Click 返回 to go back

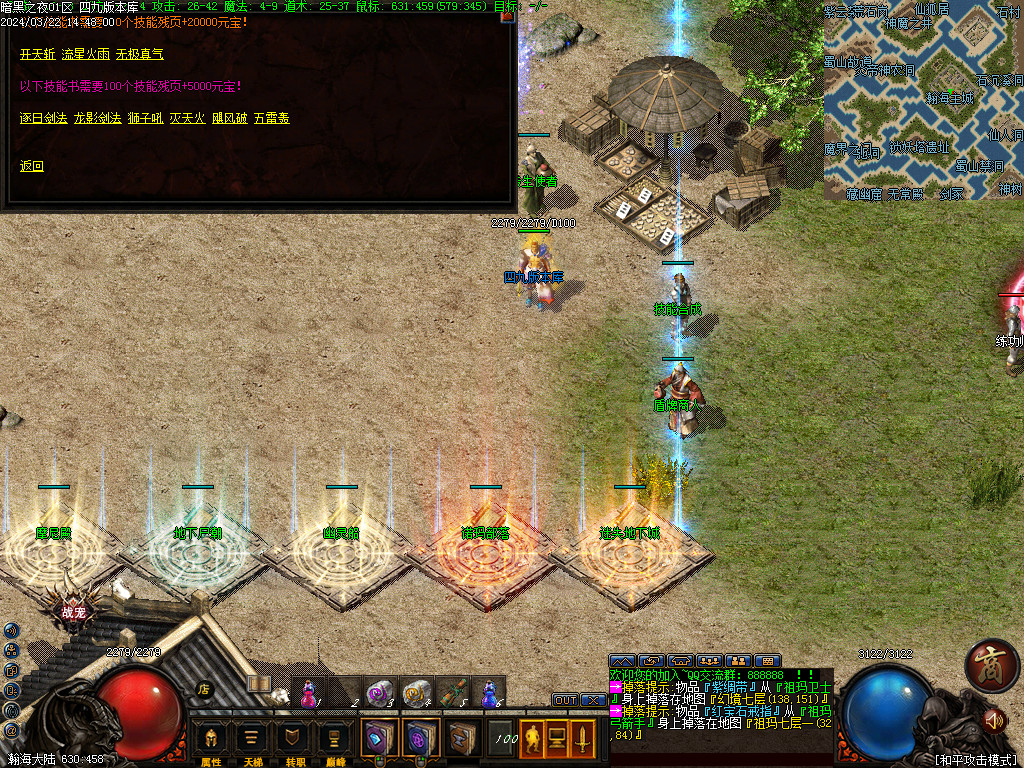[x=32, y=166]
